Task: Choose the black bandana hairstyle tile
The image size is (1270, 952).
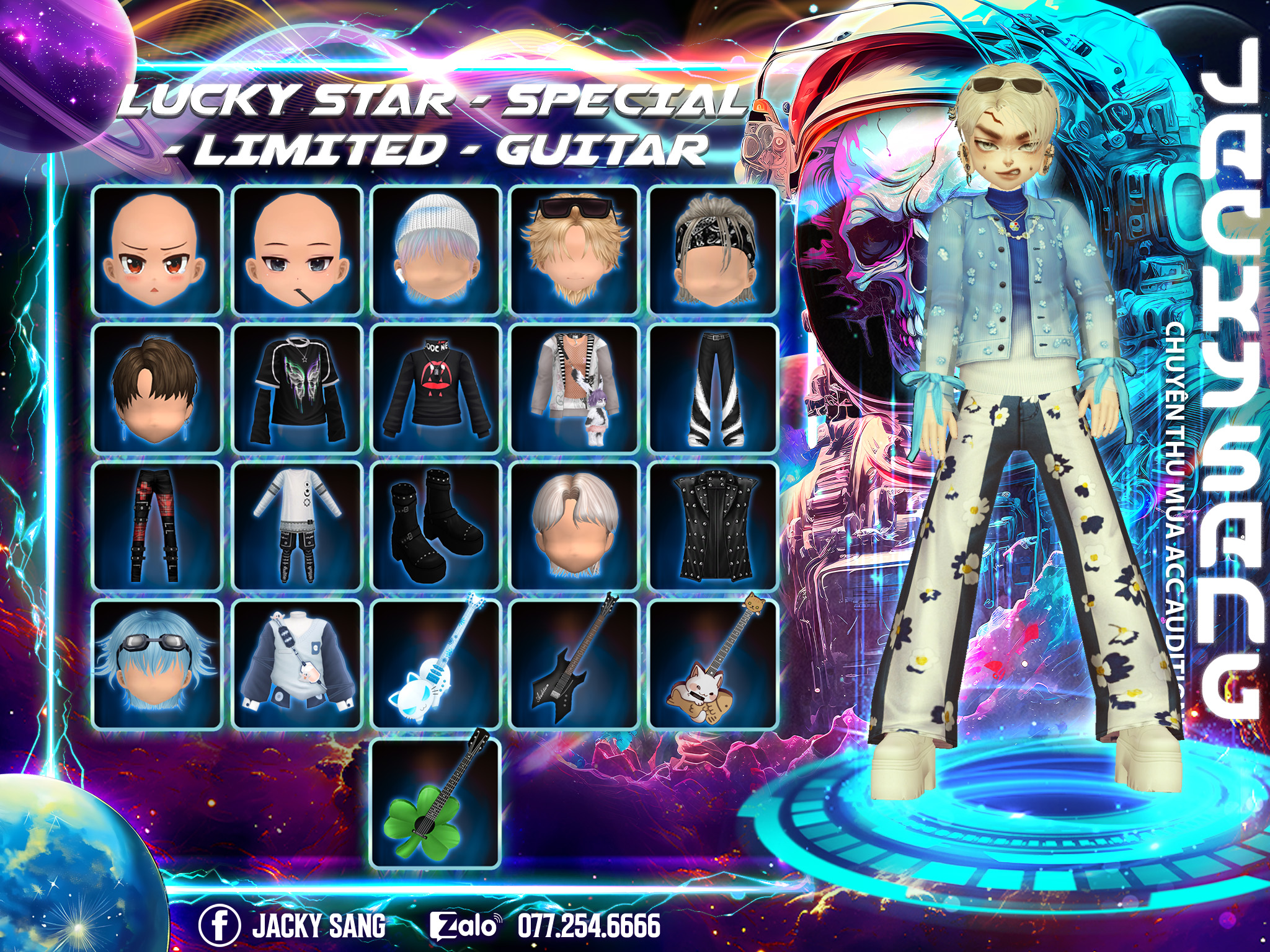Action: click(x=713, y=250)
